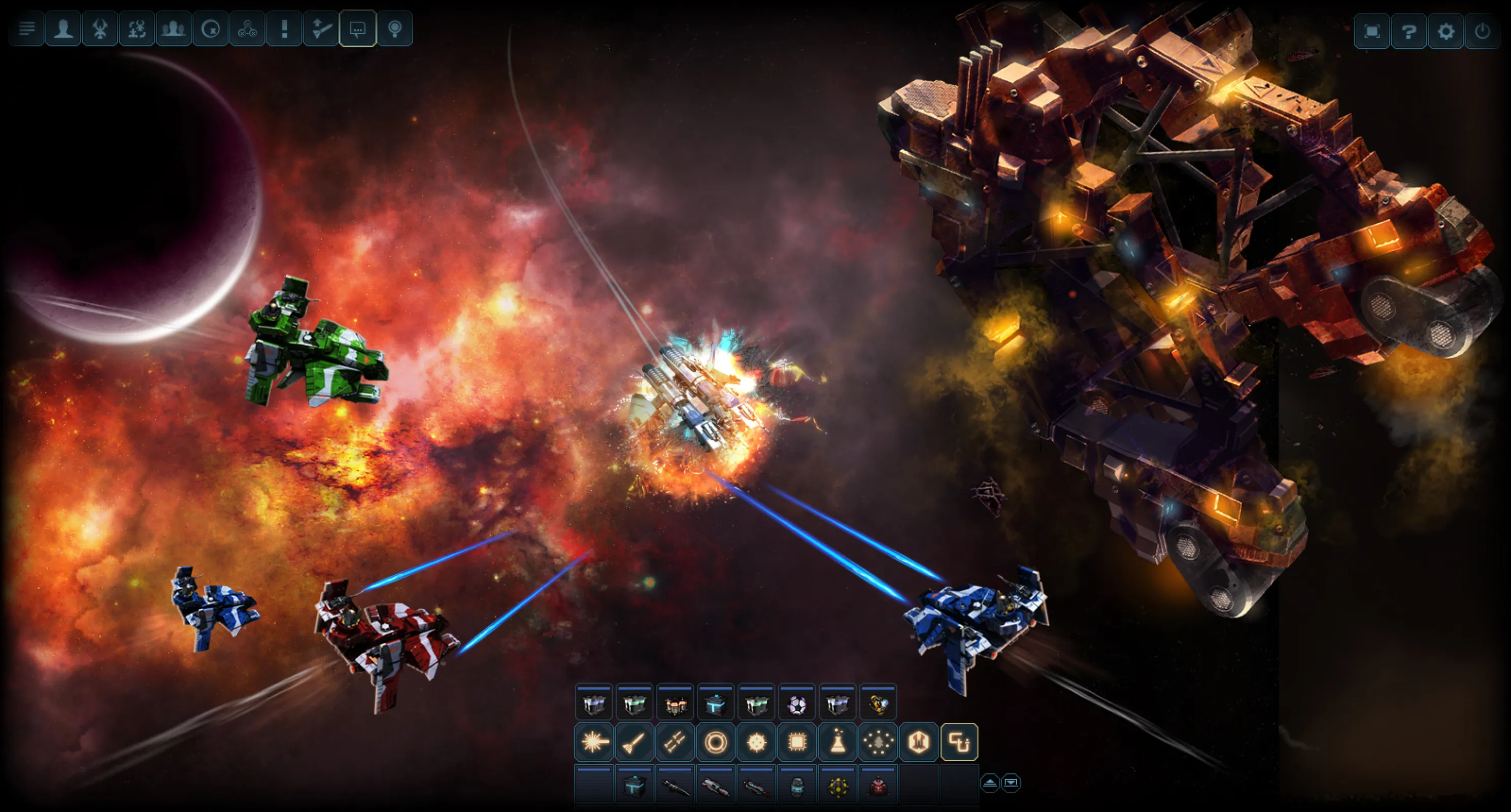Open the gear settings button

point(1446,30)
